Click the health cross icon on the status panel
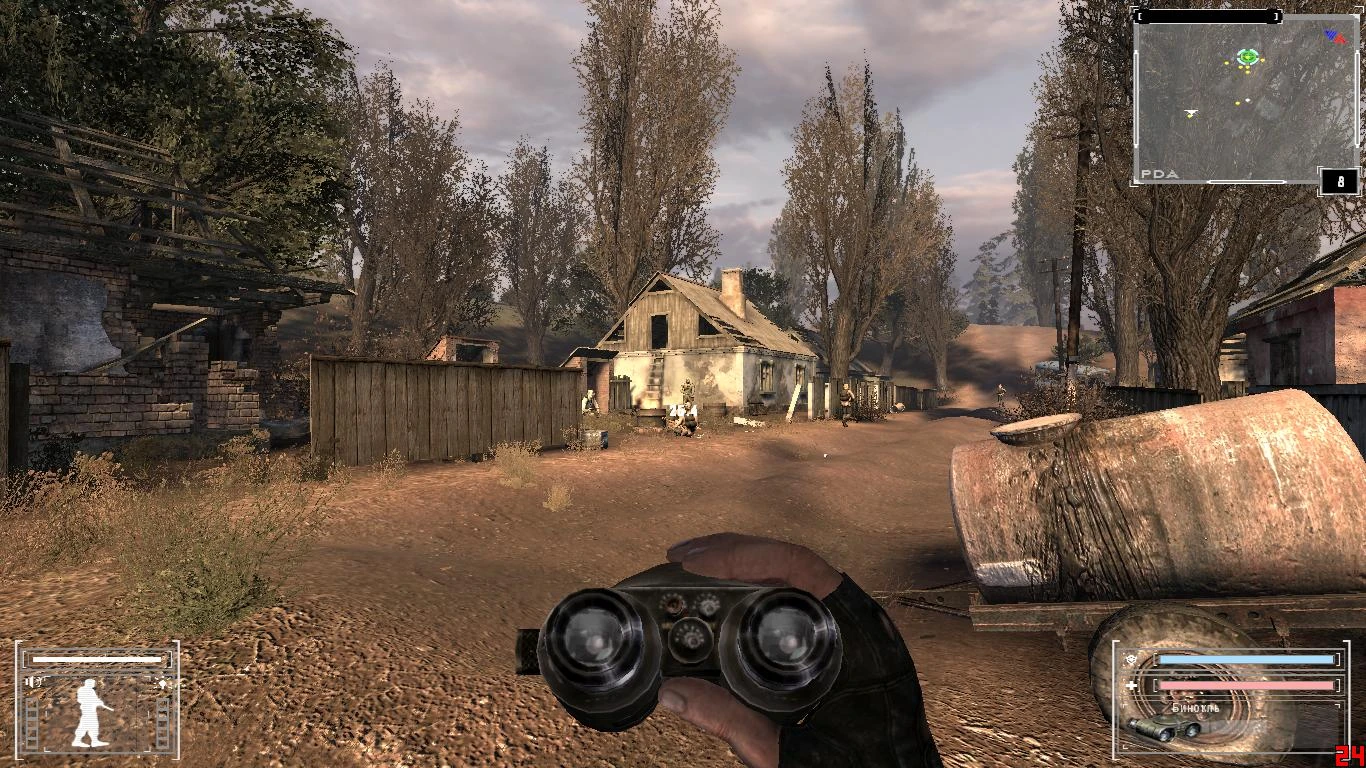The width and height of the screenshot is (1366, 768). tap(1131, 685)
